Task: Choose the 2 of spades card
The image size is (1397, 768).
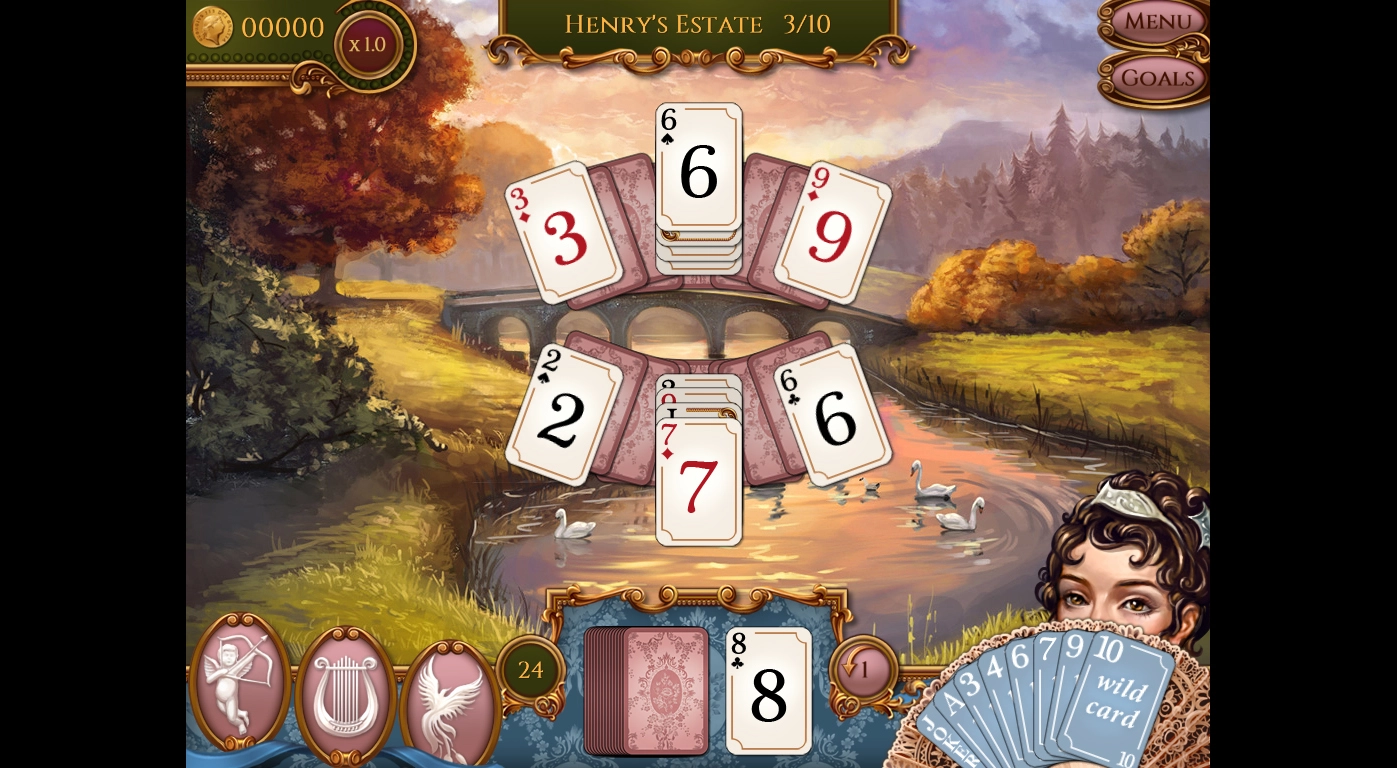Action: (x=563, y=415)
